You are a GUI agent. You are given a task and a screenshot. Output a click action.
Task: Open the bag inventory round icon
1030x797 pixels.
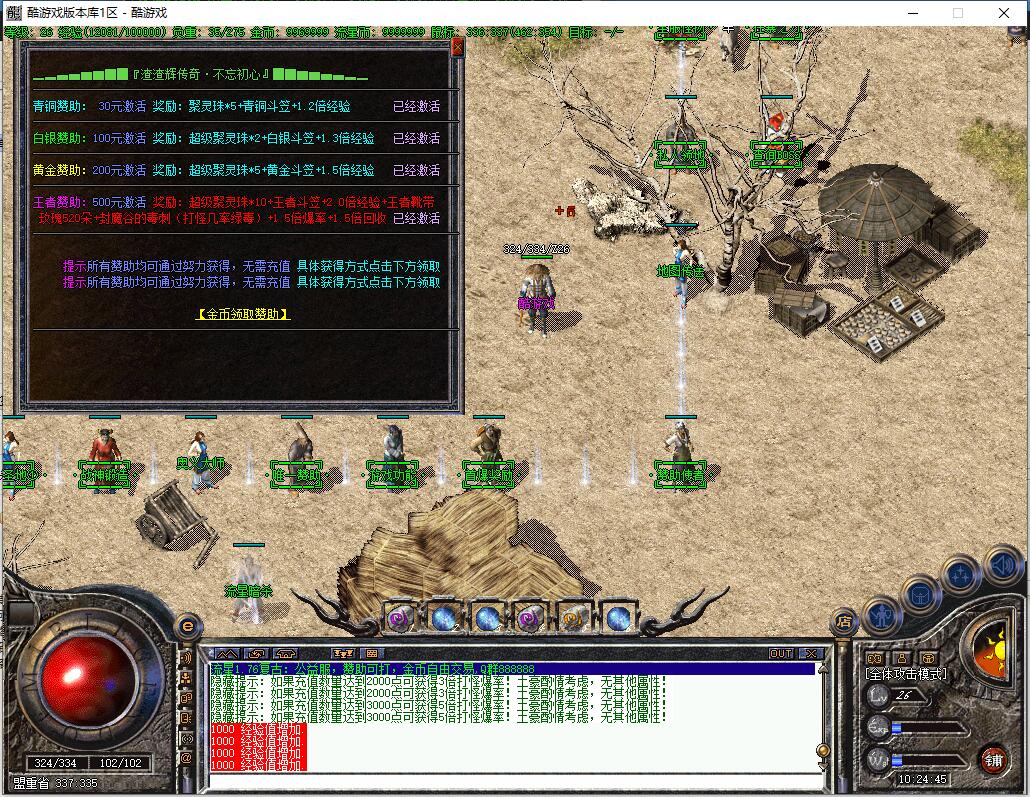[921, 595]
